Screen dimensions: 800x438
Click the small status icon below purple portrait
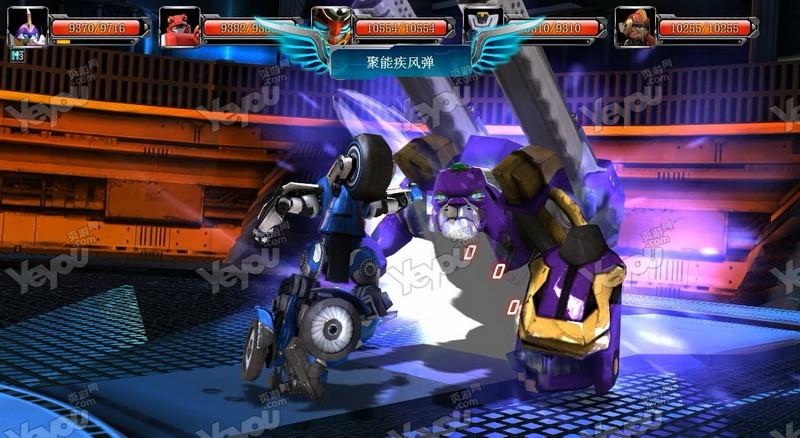coord(17,56)
